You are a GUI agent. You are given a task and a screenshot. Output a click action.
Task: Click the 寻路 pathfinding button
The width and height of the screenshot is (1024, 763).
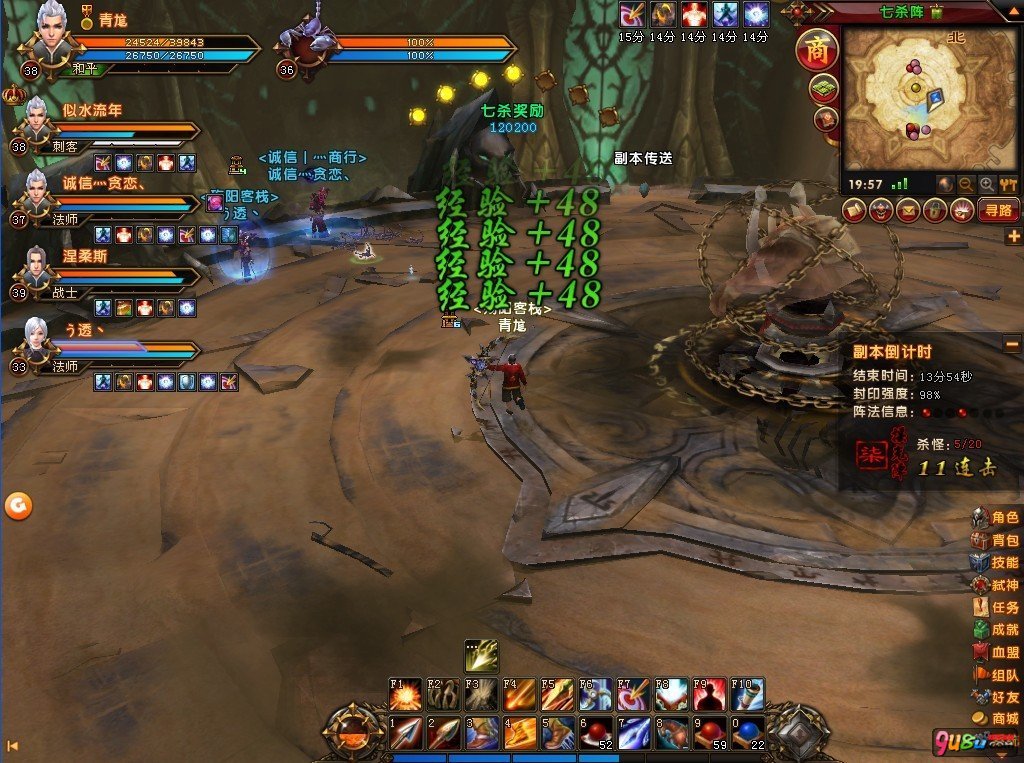point(997,211)
